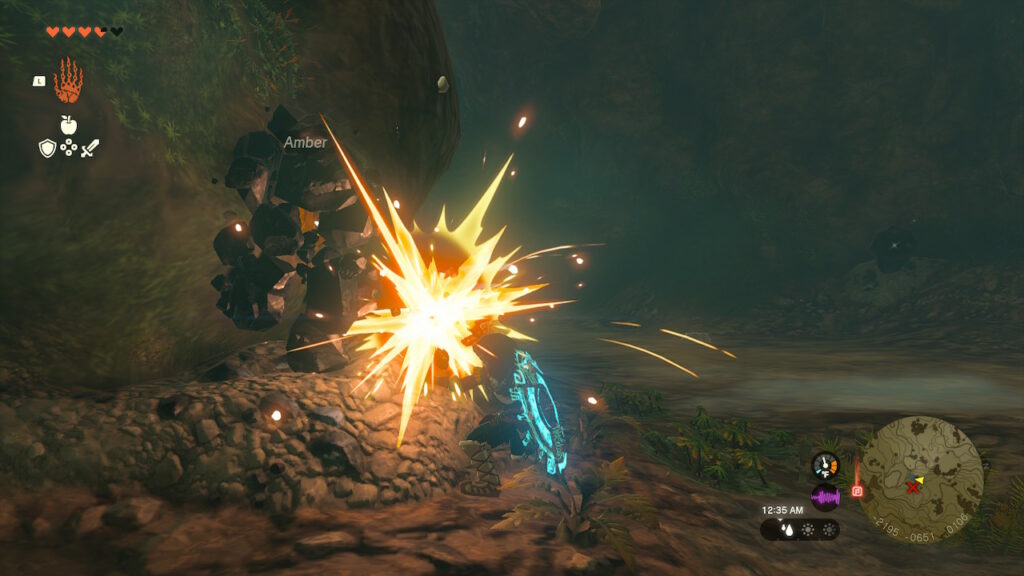Image resolution: width=1024 pixels, height=576 pixels.
Task: Open the shield quick-select icon
Action: pyautogui.click(x=46, y=148)
